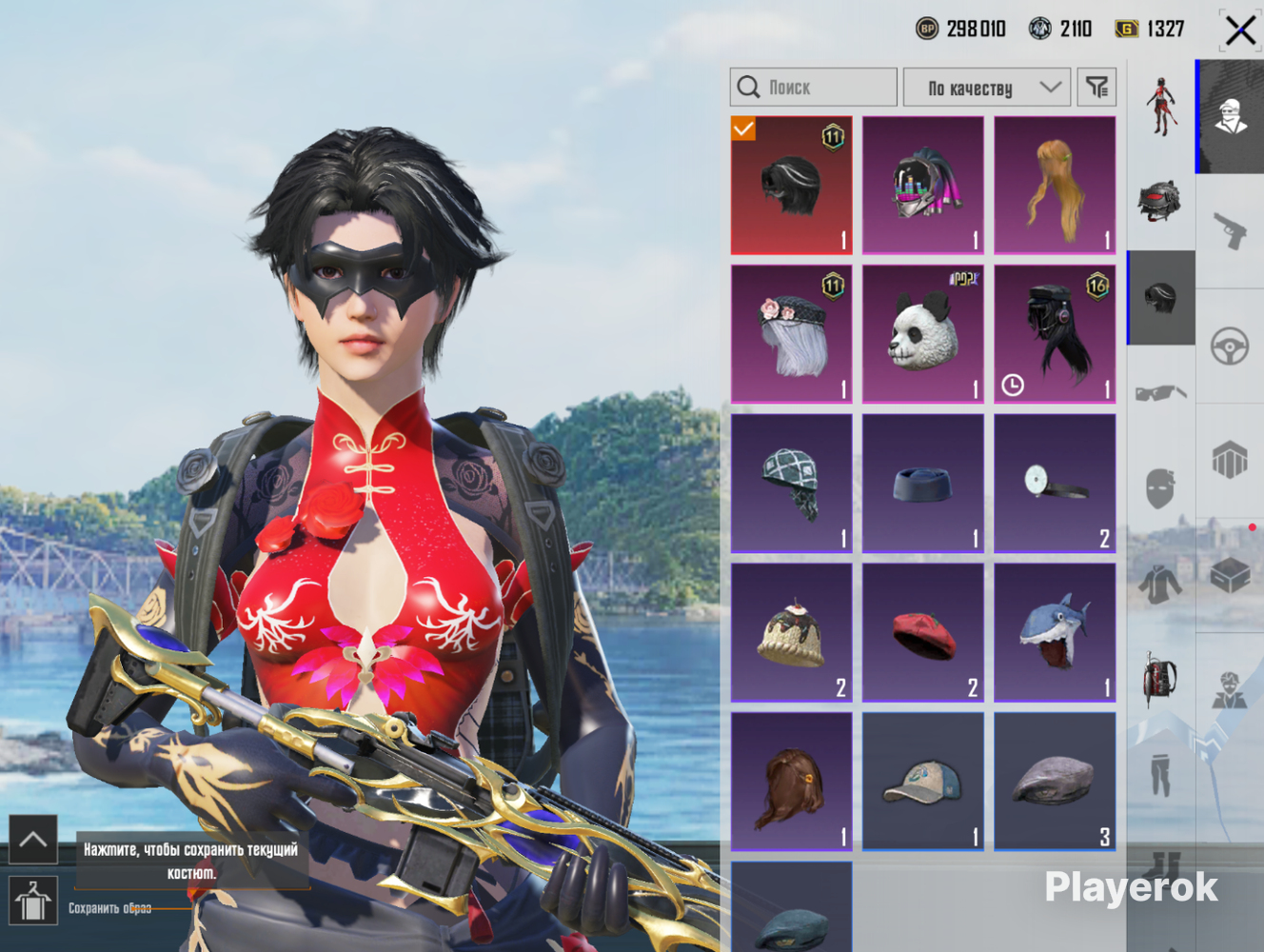Close the inventory with the X button
The image size is (1264, 952).
1239,30
